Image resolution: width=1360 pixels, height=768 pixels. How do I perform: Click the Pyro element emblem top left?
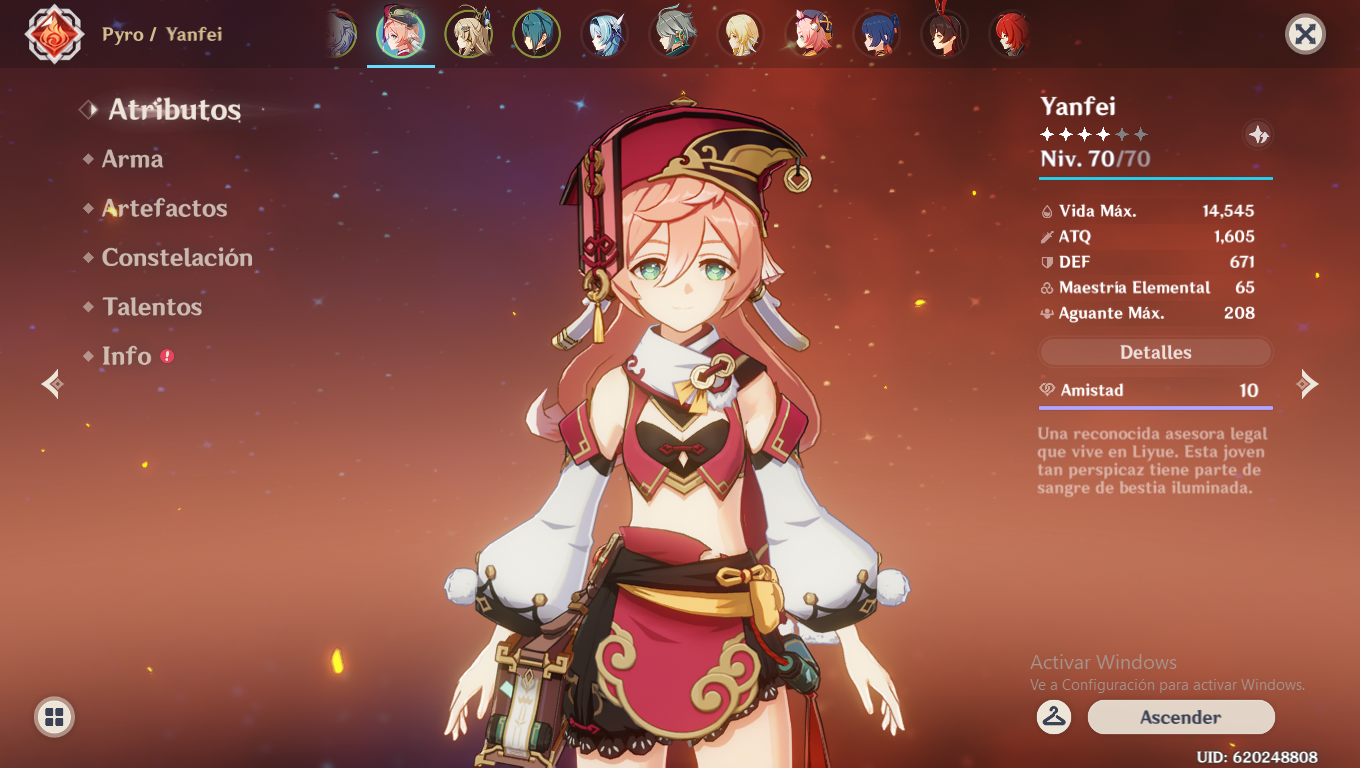(x=55, y=35)
